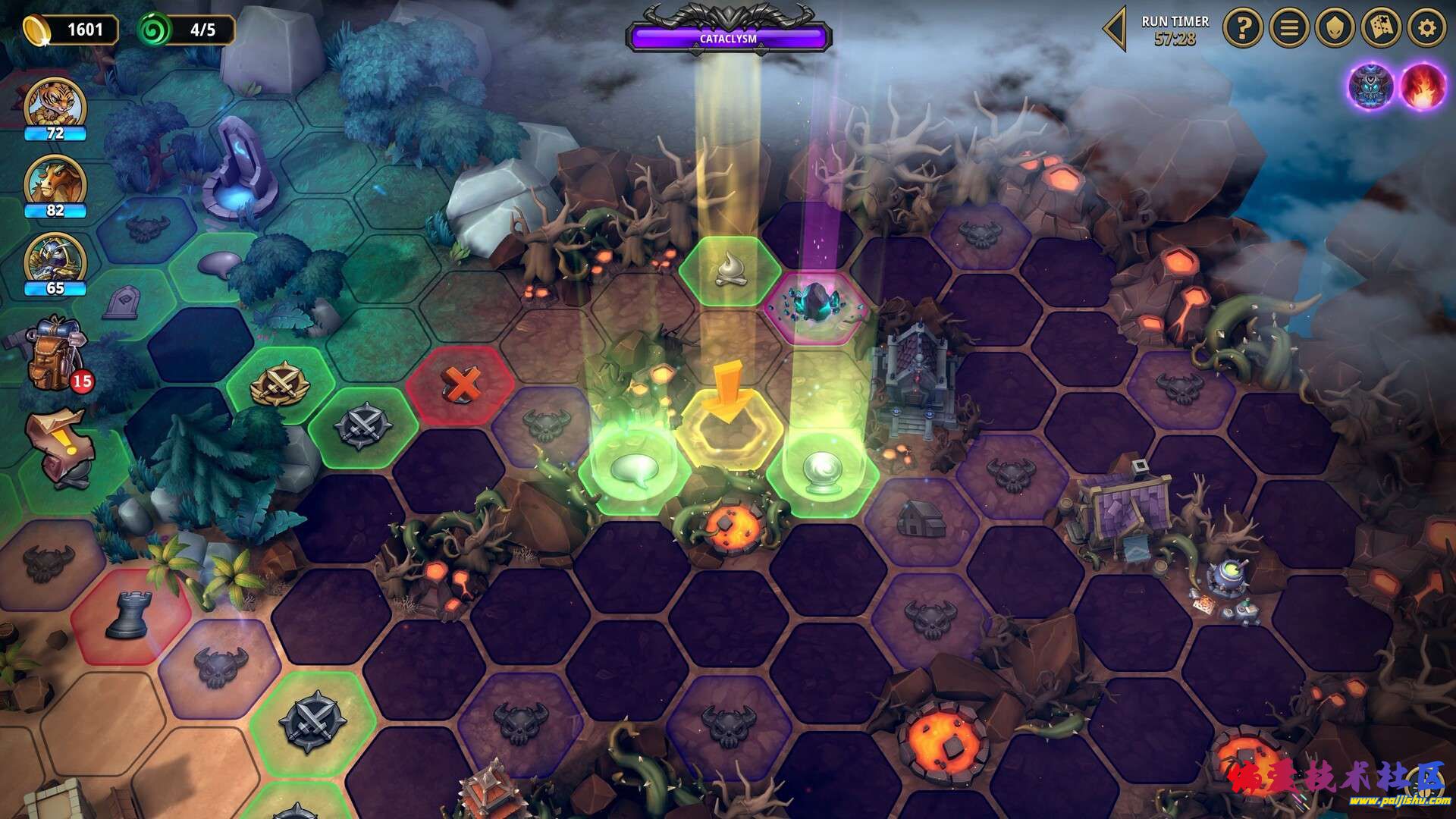The width and height of the screenshot is (1456, 819).
Task: Click the gold back arrow button
Action: click(x=1115, y=30)
